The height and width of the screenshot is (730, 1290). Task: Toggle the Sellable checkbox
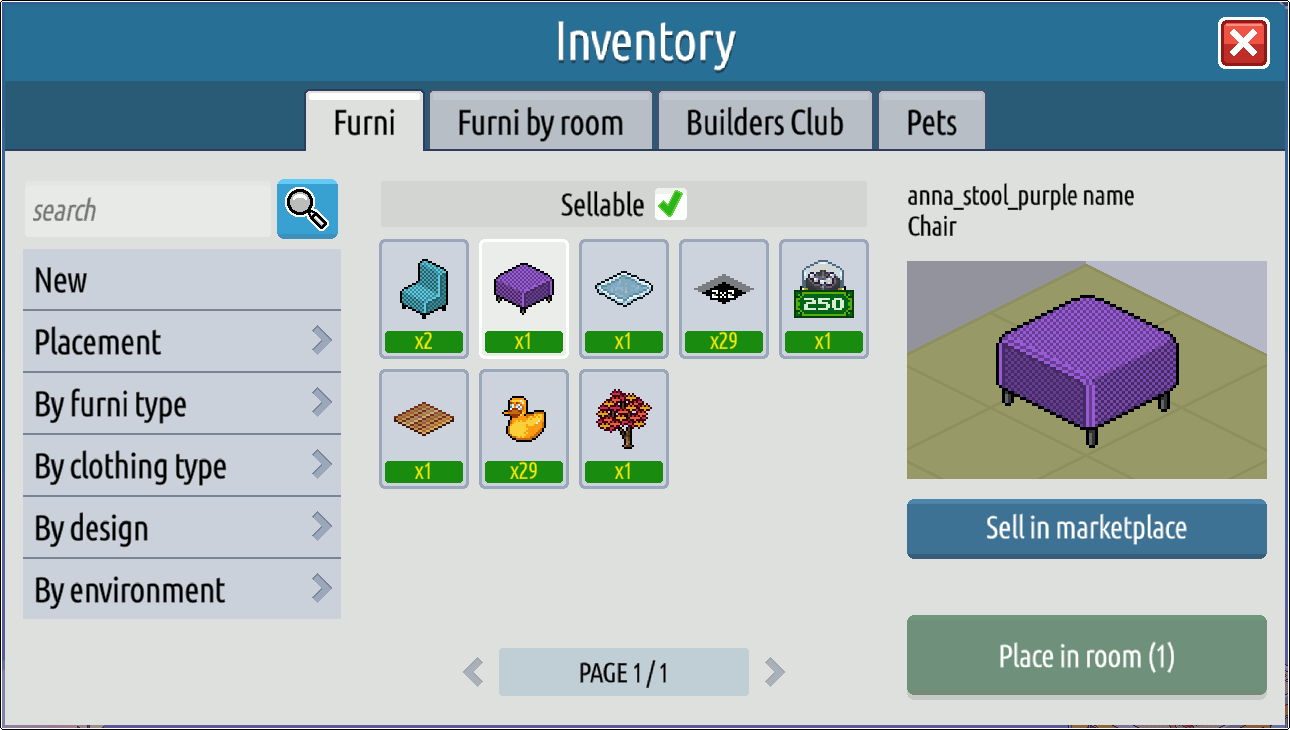click(670, 204)
